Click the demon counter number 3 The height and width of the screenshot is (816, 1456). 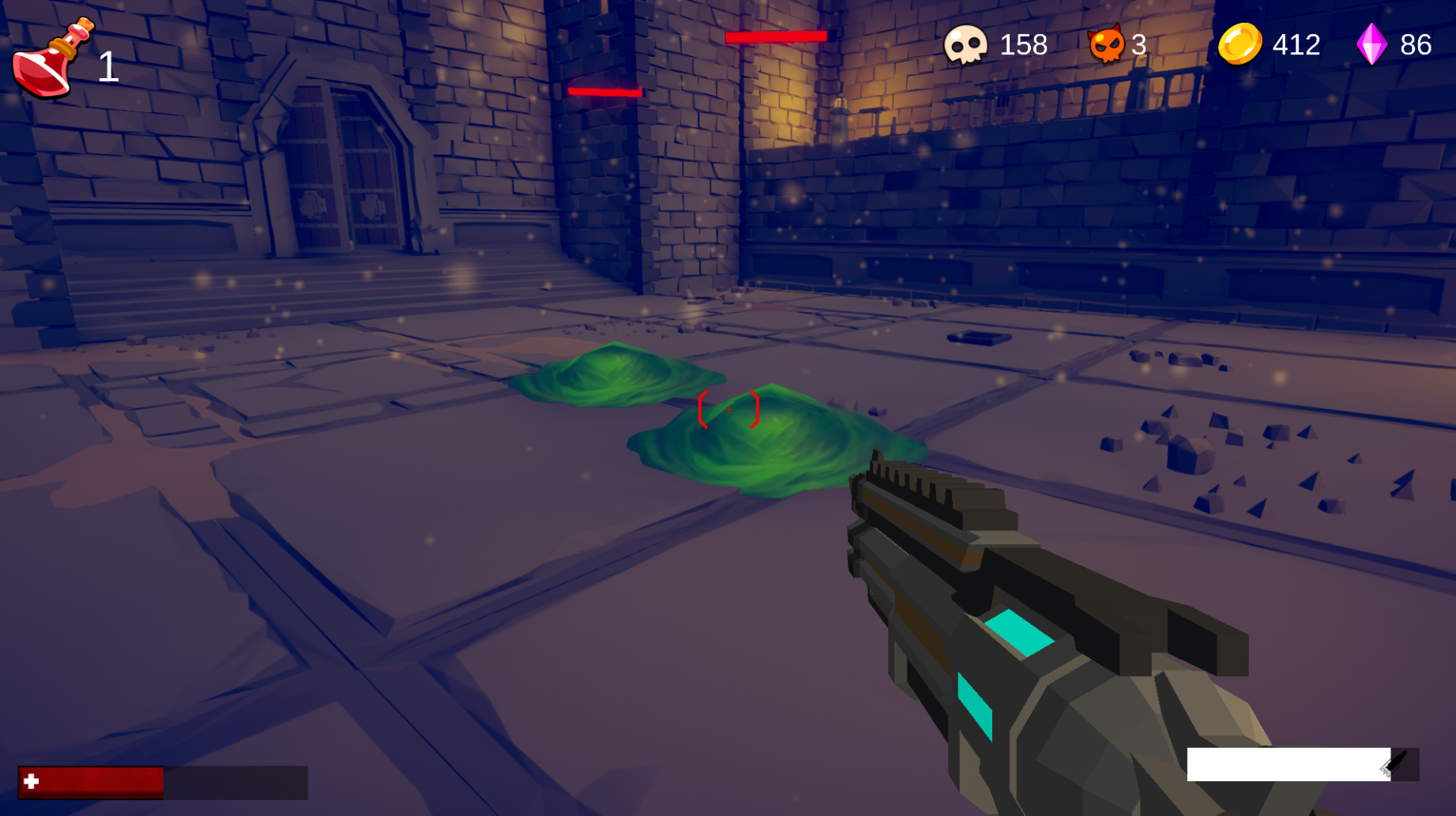point(1138,45)
